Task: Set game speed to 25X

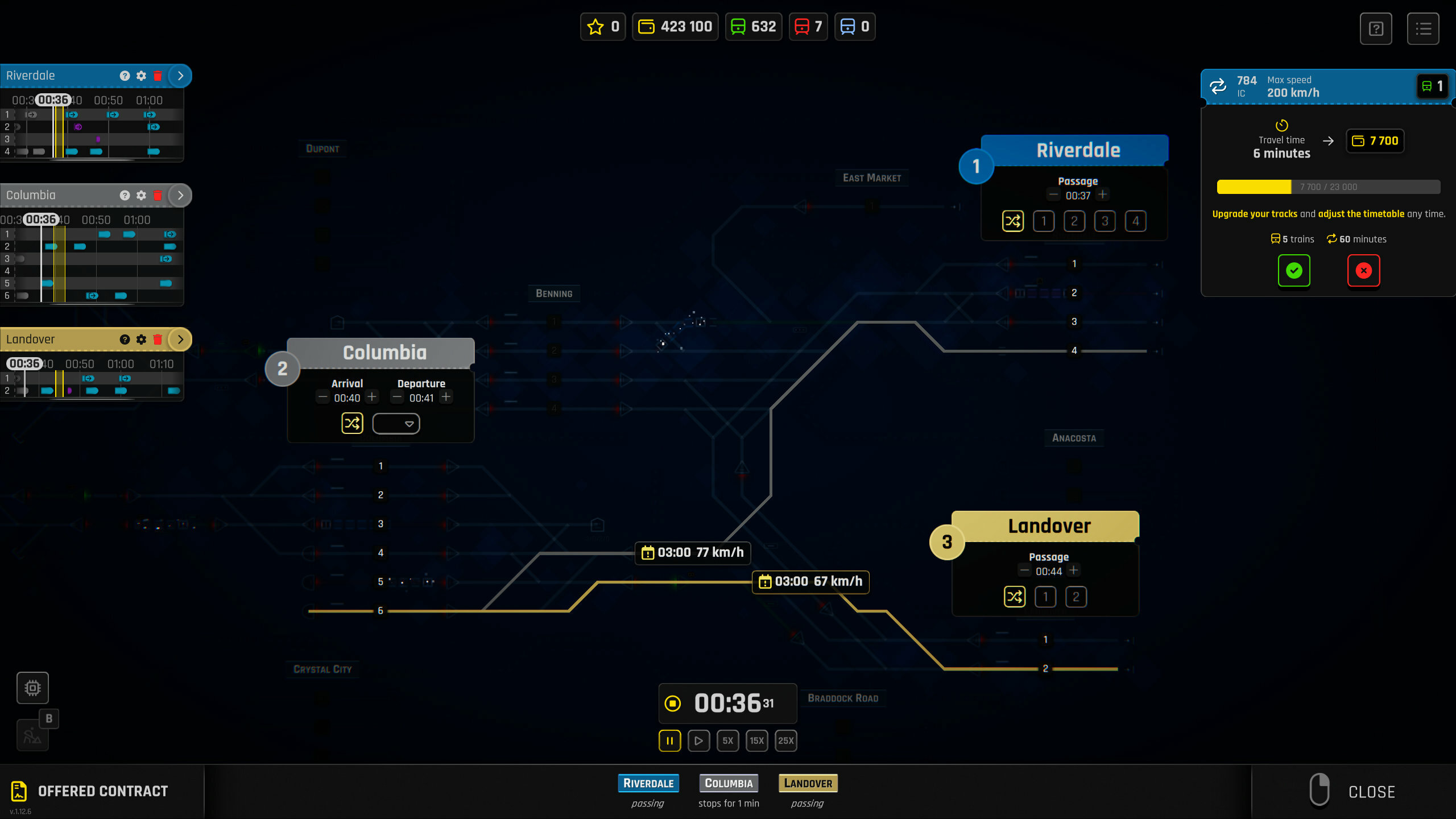Action: [x=786, y=741]
